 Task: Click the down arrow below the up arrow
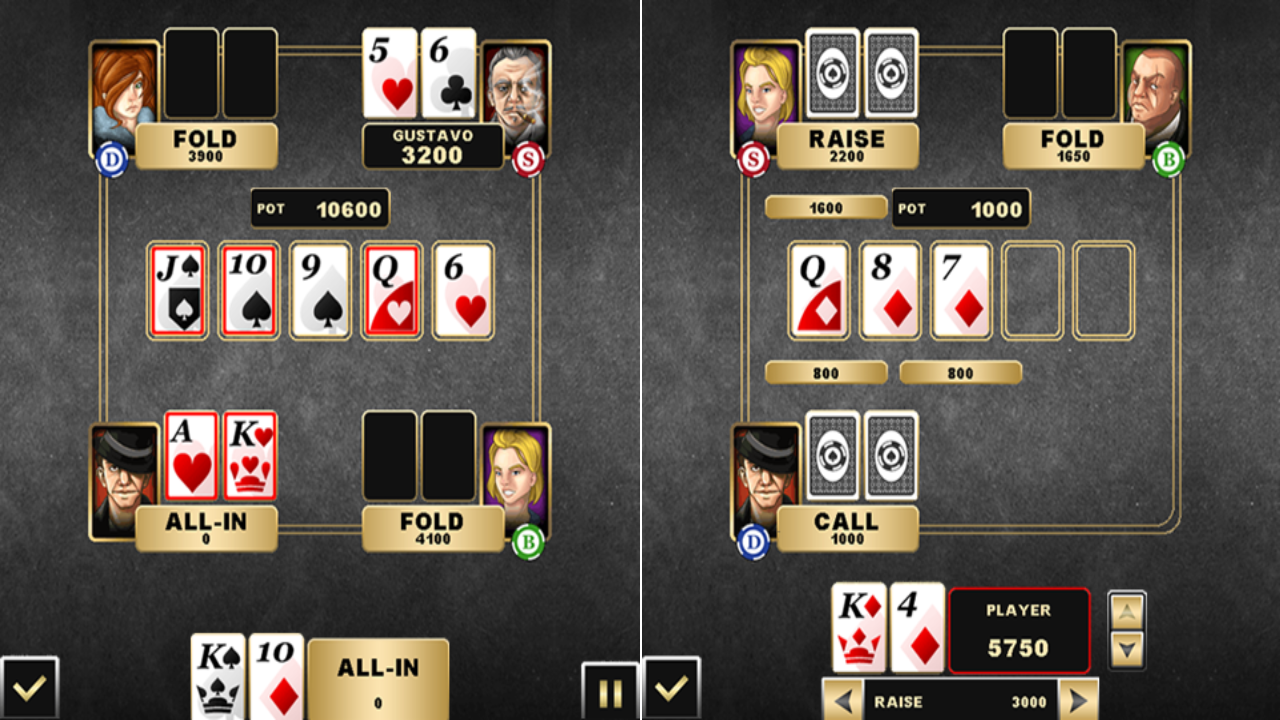1127,650
